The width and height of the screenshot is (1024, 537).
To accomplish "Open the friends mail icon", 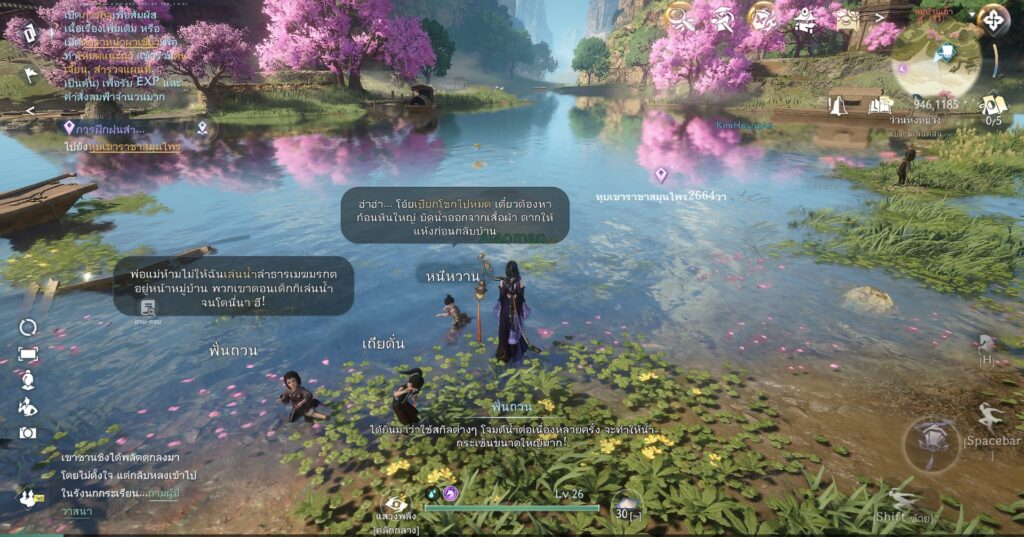I will [28, 496].
